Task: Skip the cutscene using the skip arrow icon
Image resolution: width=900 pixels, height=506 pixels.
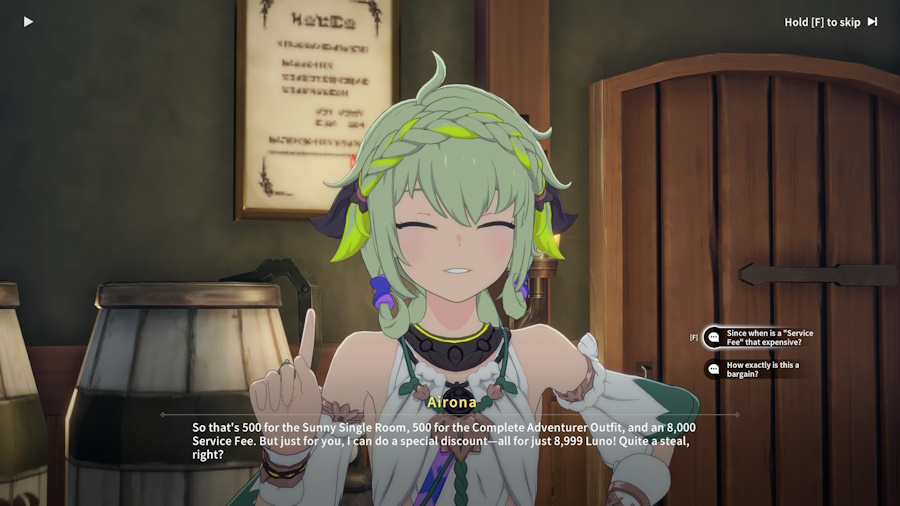Action: 872,22
